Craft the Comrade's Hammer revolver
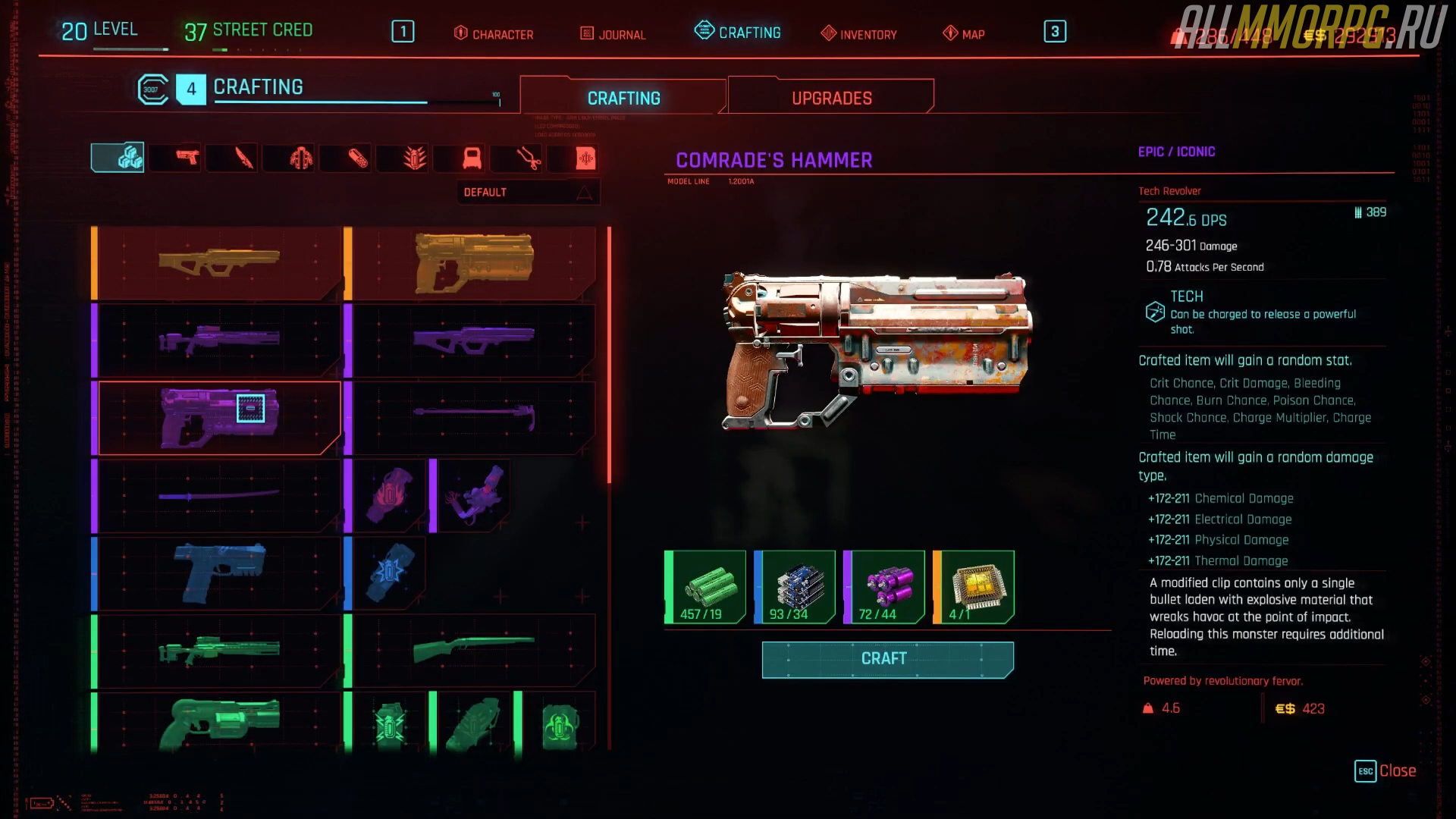 tap(887, 659)
